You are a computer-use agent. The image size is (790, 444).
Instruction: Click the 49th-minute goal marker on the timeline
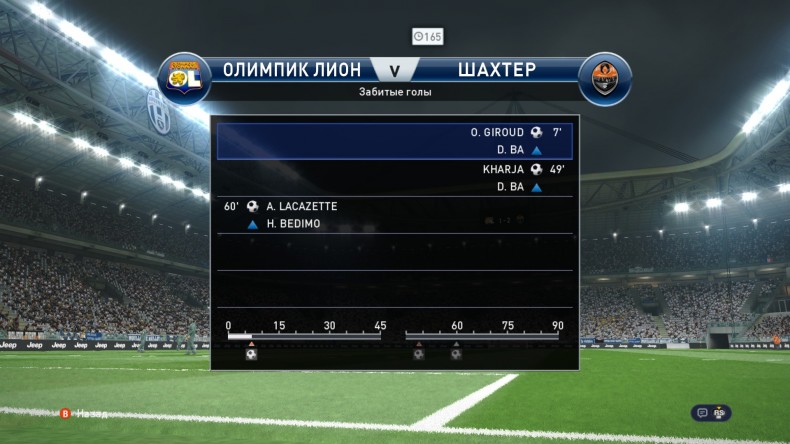[x=418, y=353]
